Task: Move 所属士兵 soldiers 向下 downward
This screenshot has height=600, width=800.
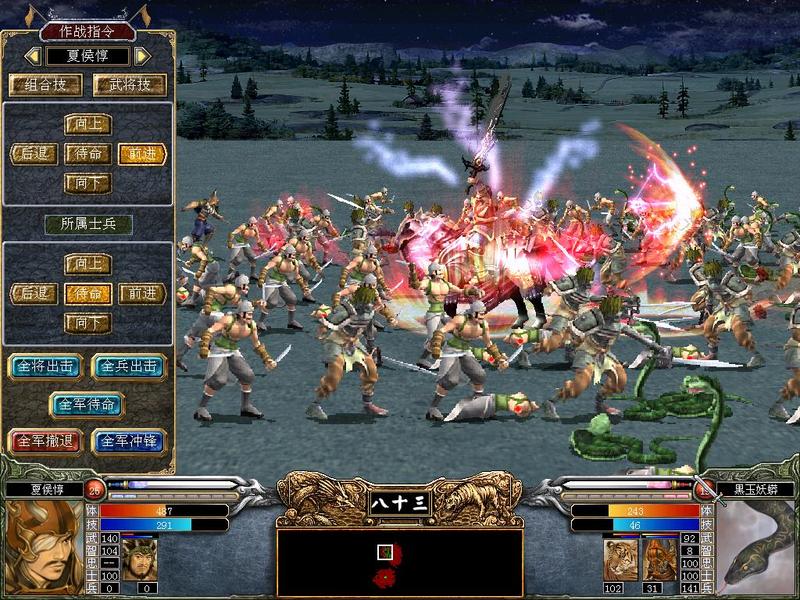Action: click(x=88, y=322)
